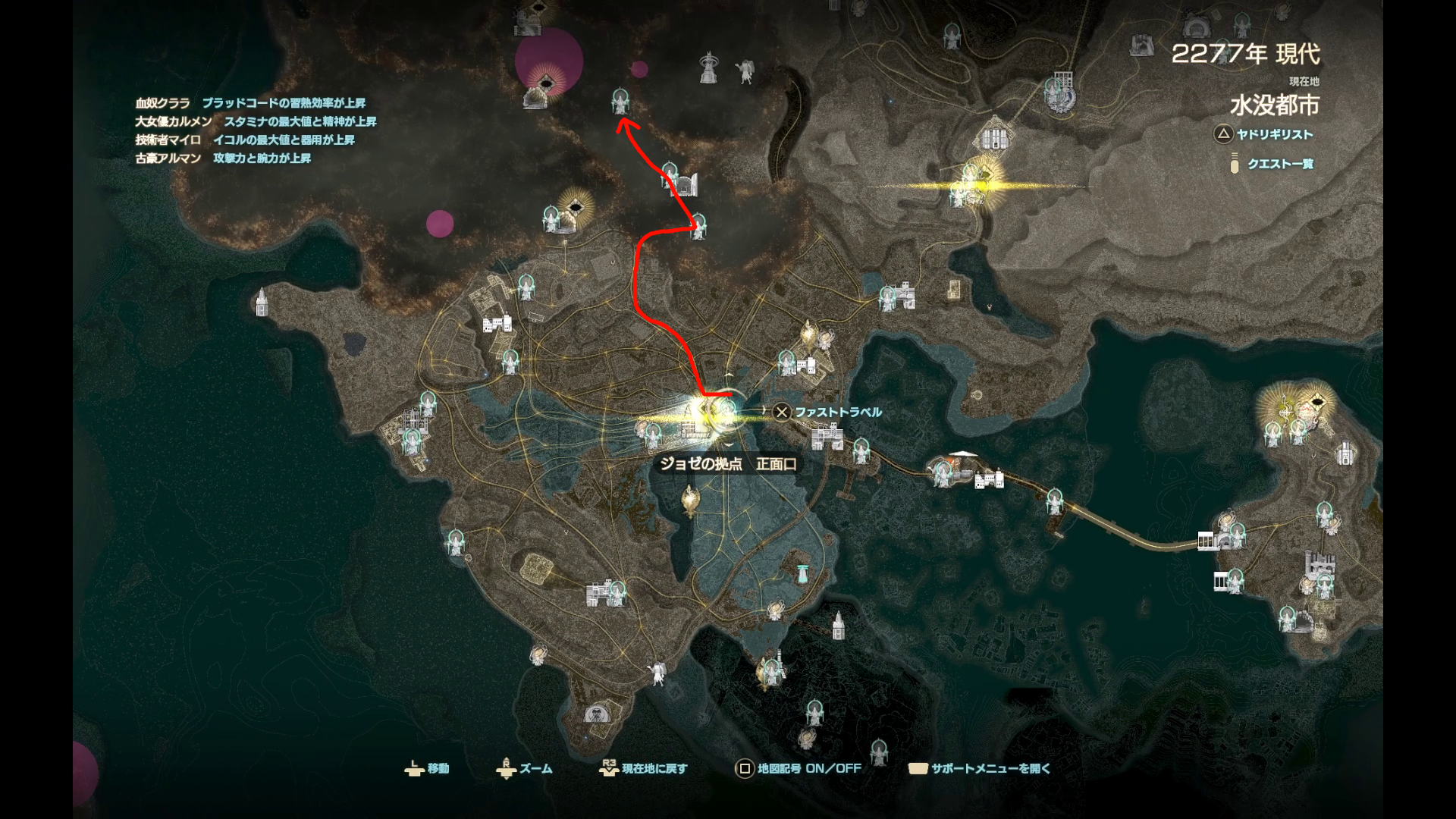Open the ヤドリギリスト mistle list
The width and height of the screenshot is (1456, 819).
[x=1264, y=134]
